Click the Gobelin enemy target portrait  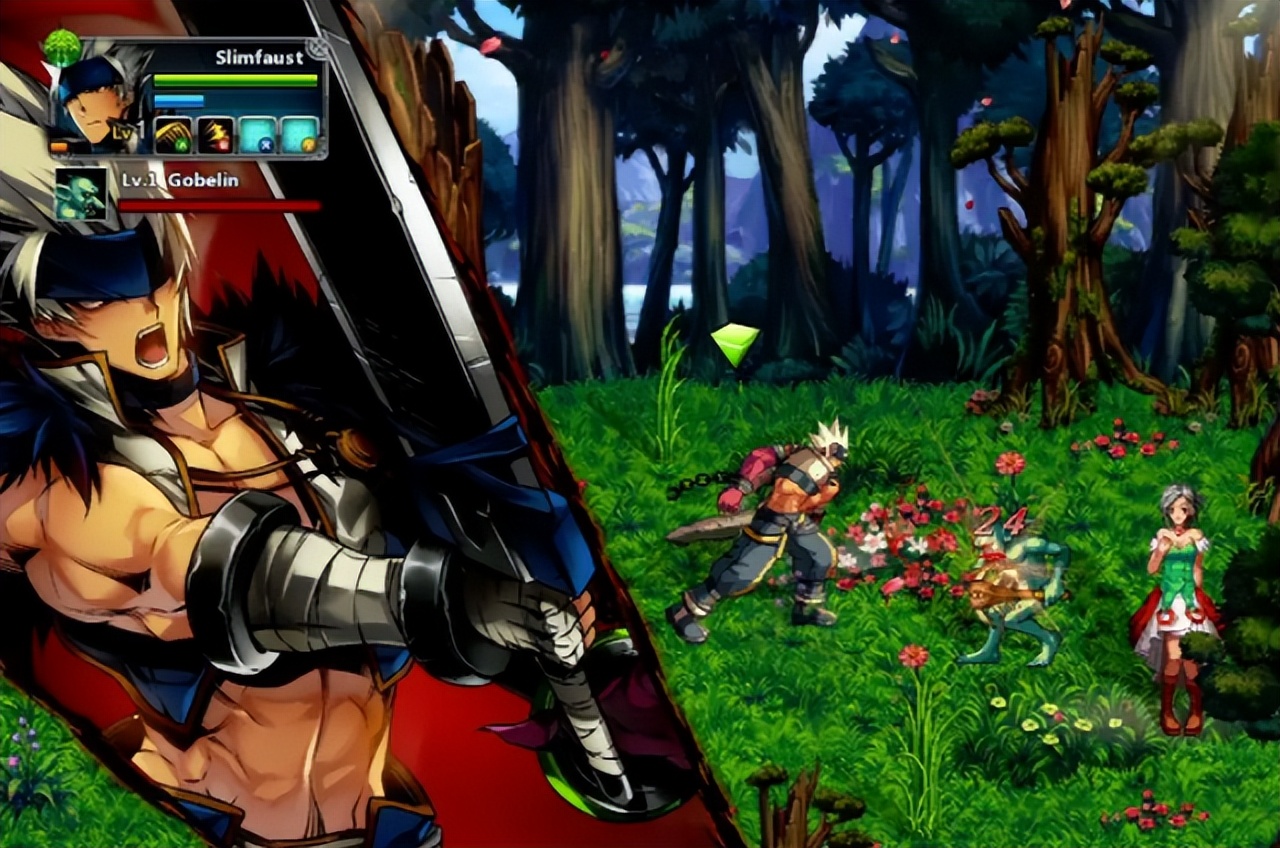(81, 193)
